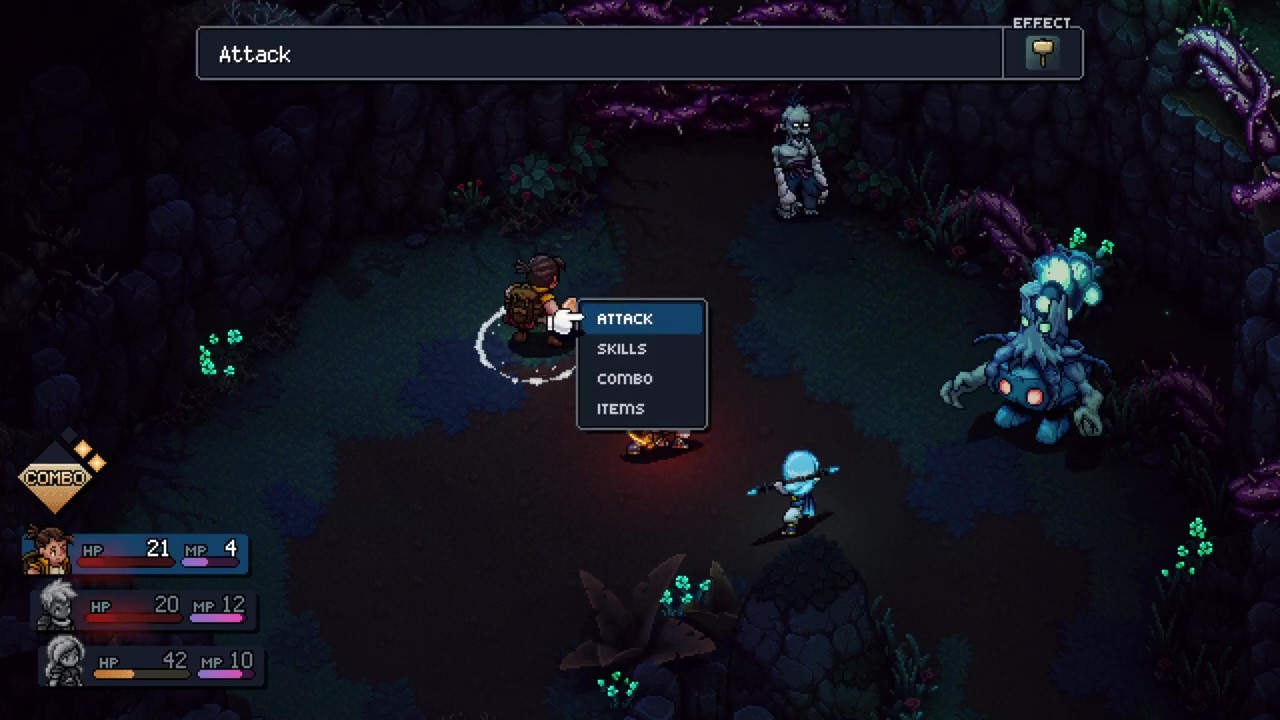Click the hammer effect icon
Viewport: 1280px width, 720px height.
[1043, 54]
